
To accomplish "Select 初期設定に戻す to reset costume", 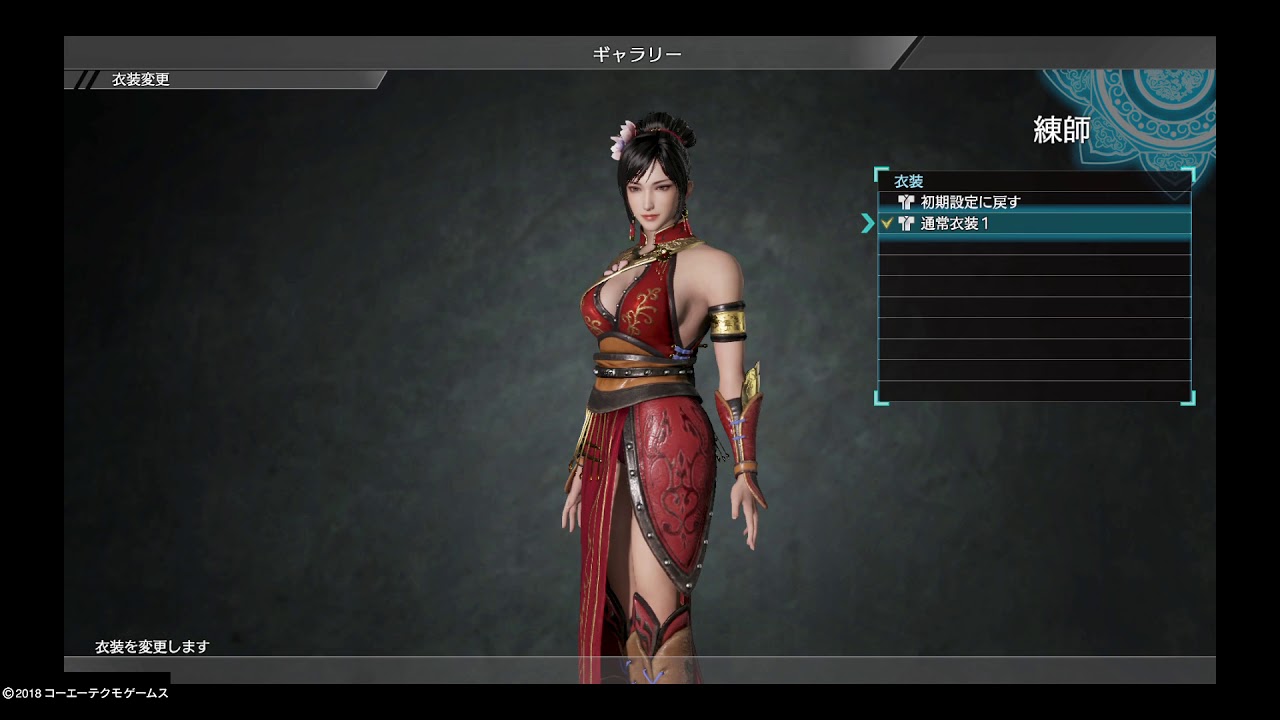I will pos(970,202).
